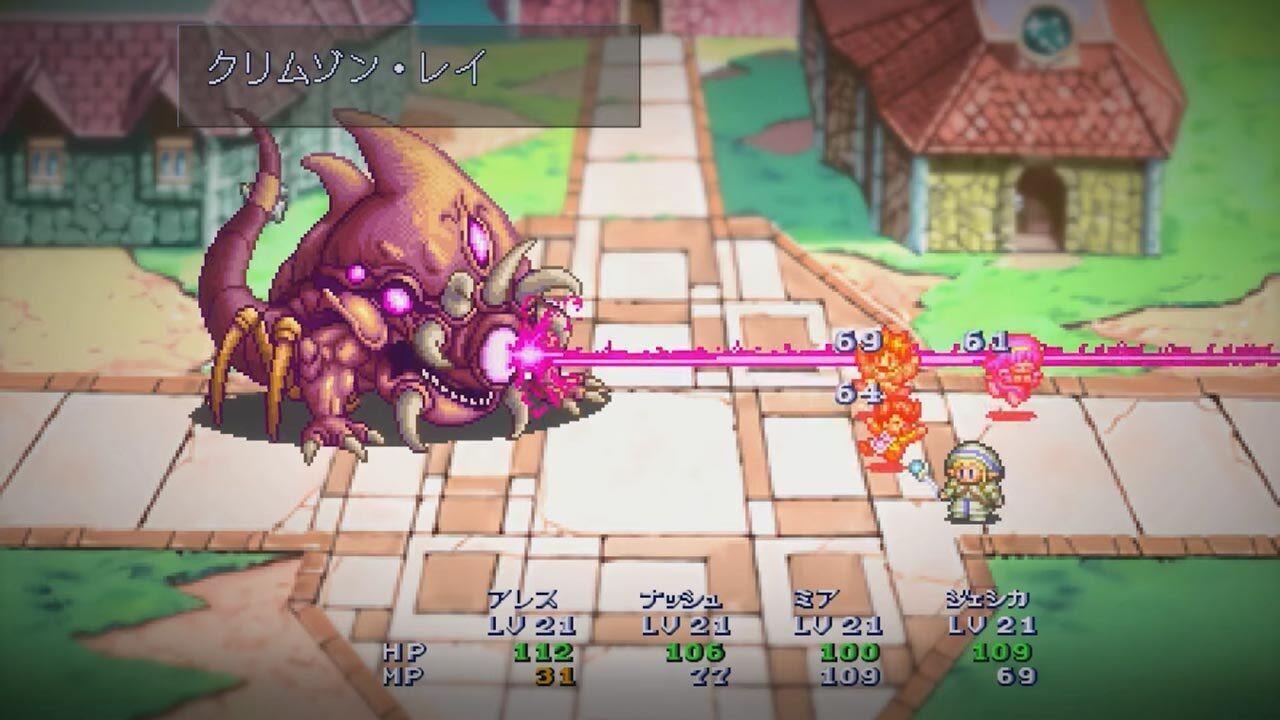Screen dimensions: 1280x720
Task: Click the boss's glowing pink eye
Action: pos(478,238)
